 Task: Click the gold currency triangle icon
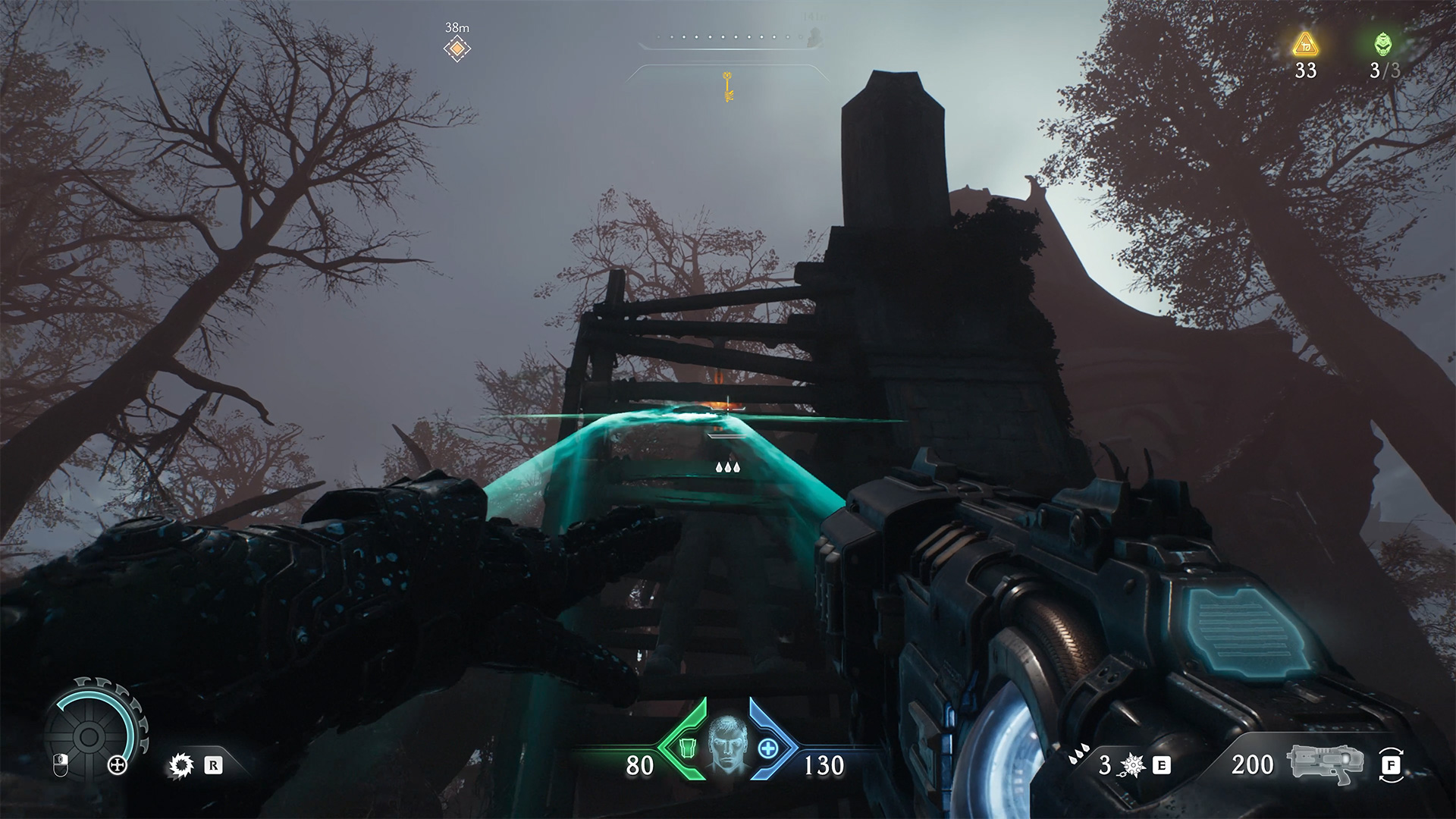[1305, 45]
